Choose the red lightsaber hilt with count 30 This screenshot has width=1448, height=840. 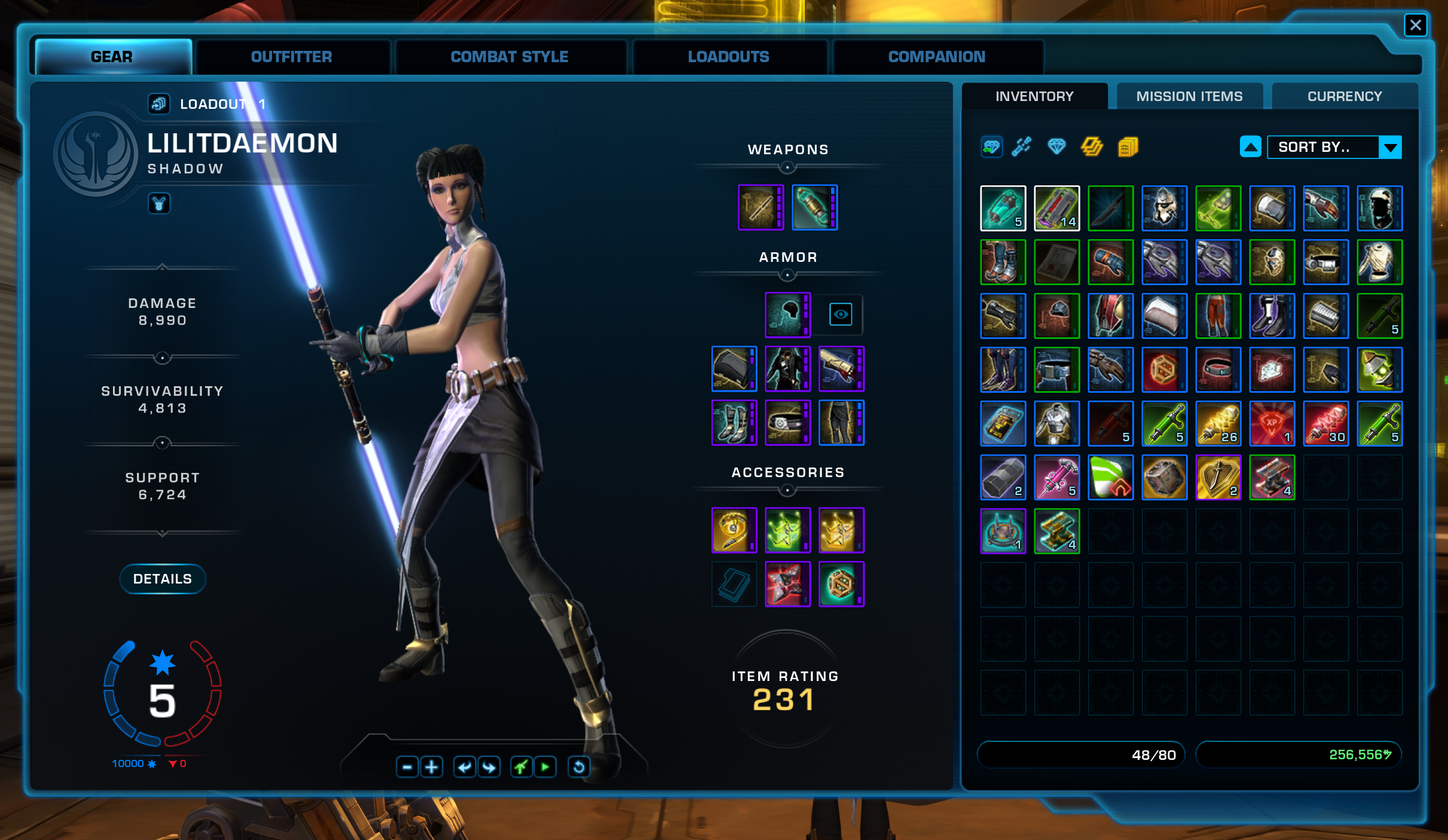[x=1325, y=423]
